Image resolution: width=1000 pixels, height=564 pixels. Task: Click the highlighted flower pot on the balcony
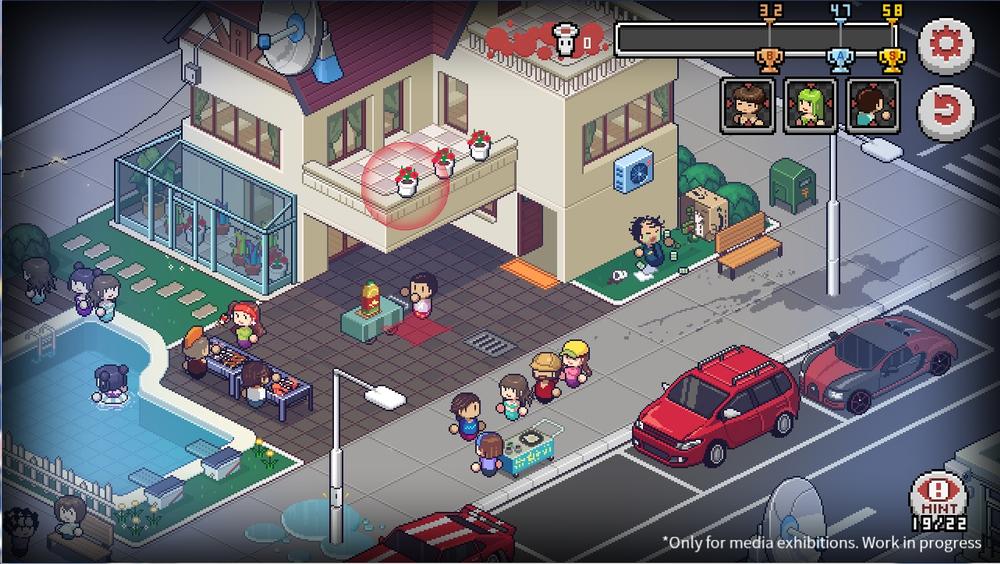(406, 181)
